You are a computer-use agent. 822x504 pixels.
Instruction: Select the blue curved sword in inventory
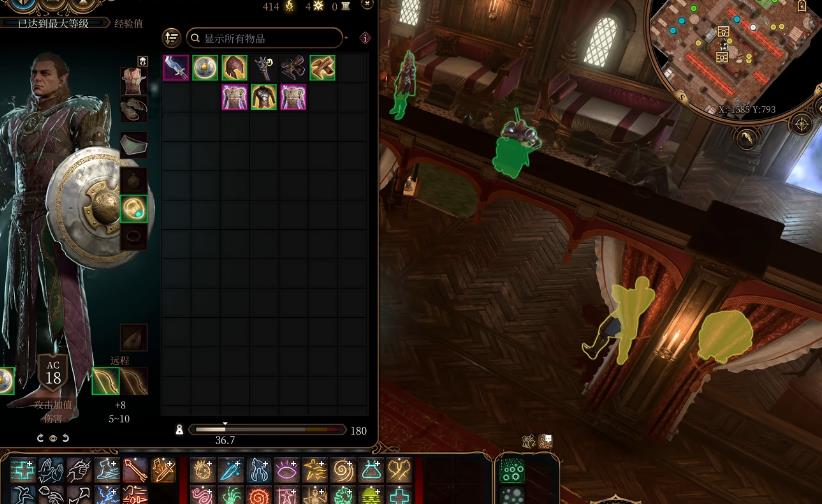pyautogui.click(x=176, y=68)
